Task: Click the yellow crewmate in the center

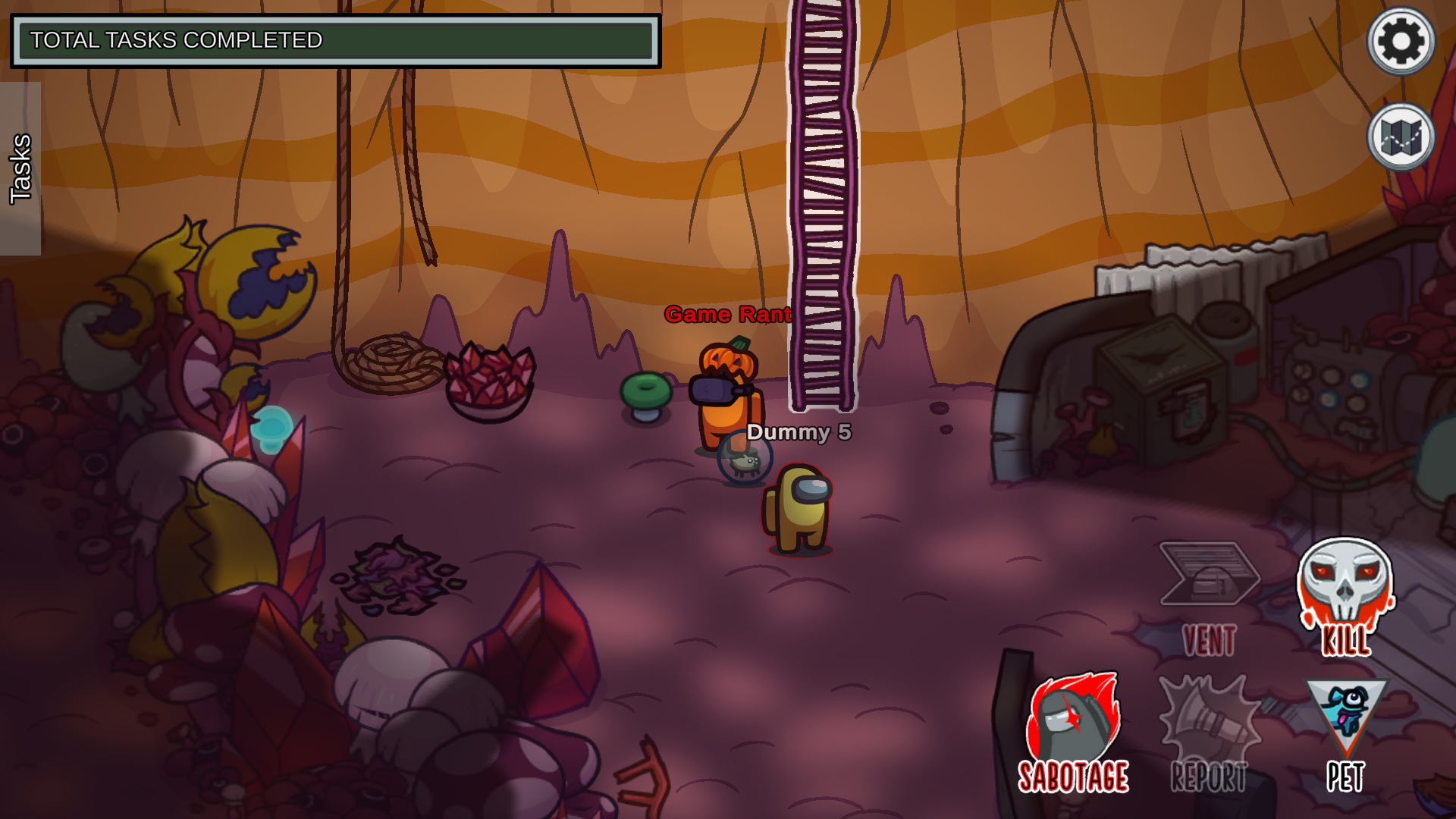Action: click(793, 508)
